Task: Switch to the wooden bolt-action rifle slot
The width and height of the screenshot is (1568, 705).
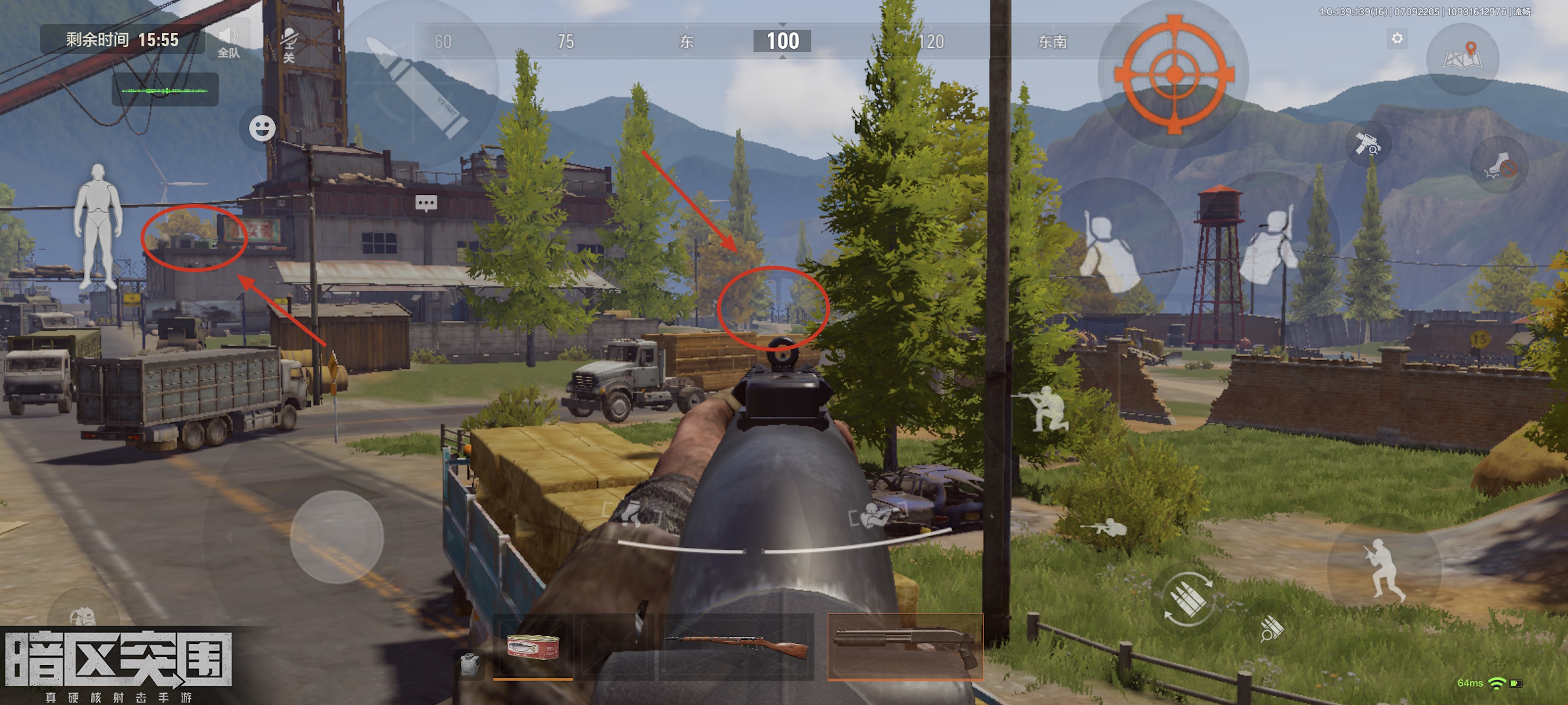Action: 737,647
